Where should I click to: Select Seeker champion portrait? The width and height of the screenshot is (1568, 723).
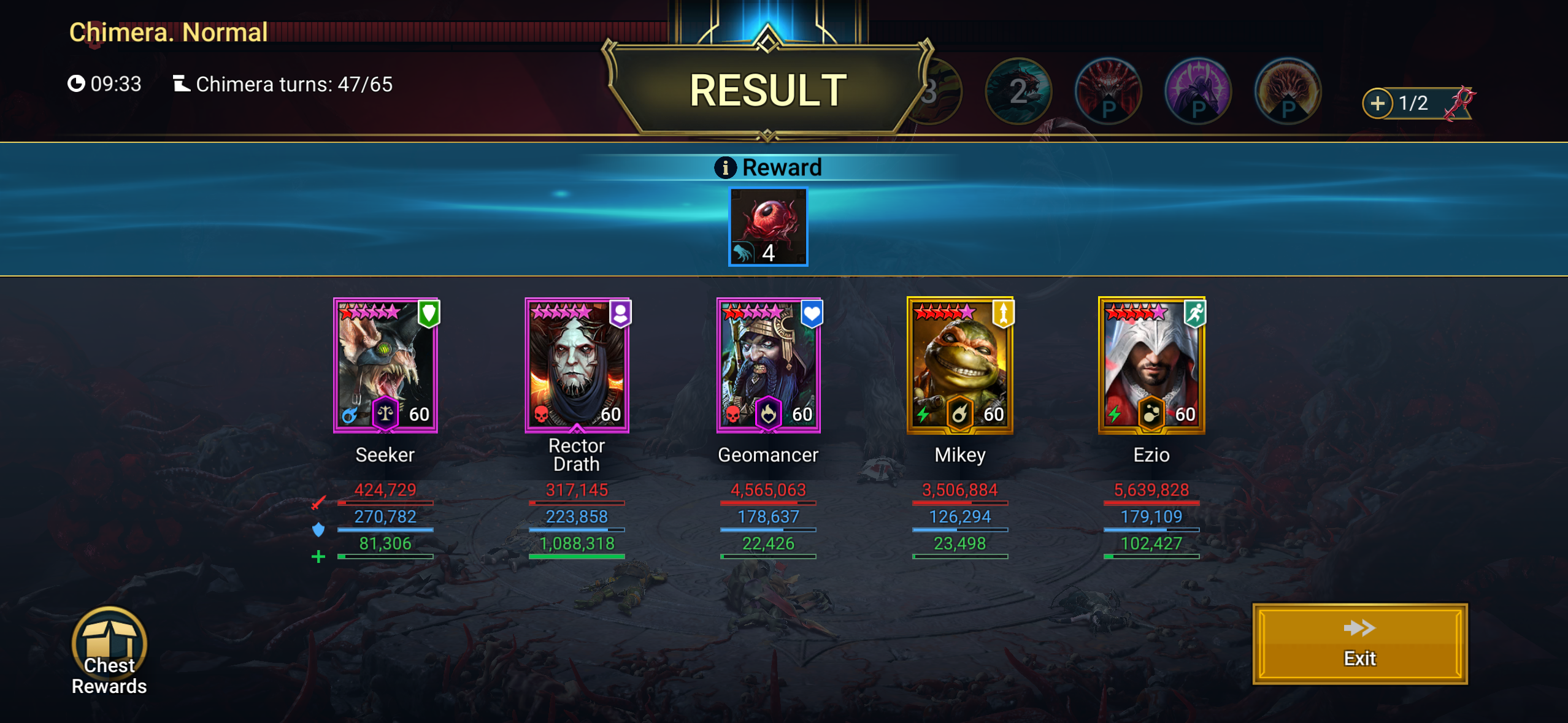point(385,365)
